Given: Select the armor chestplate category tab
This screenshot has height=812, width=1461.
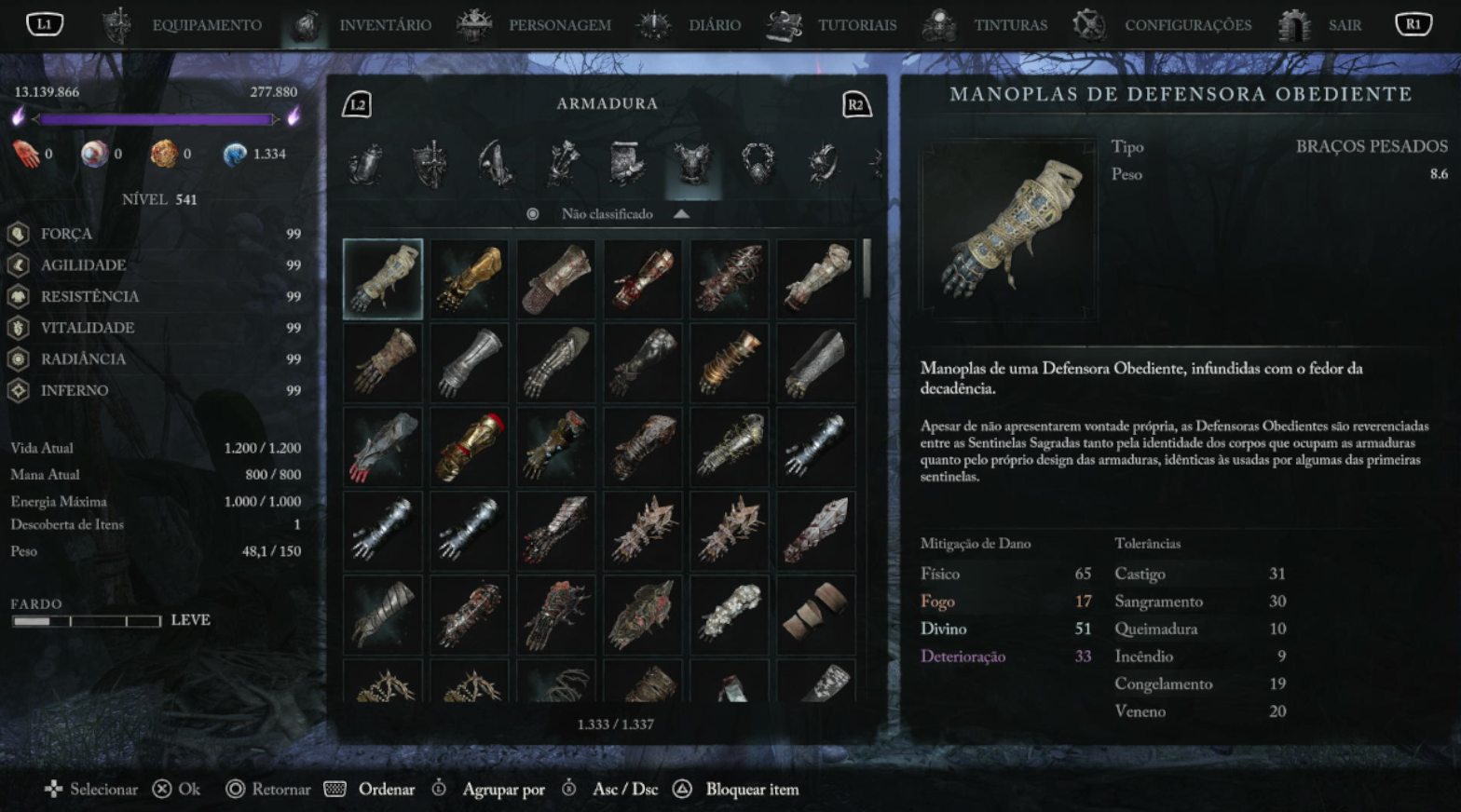Looking at the screenshot, I should (692, 165).
